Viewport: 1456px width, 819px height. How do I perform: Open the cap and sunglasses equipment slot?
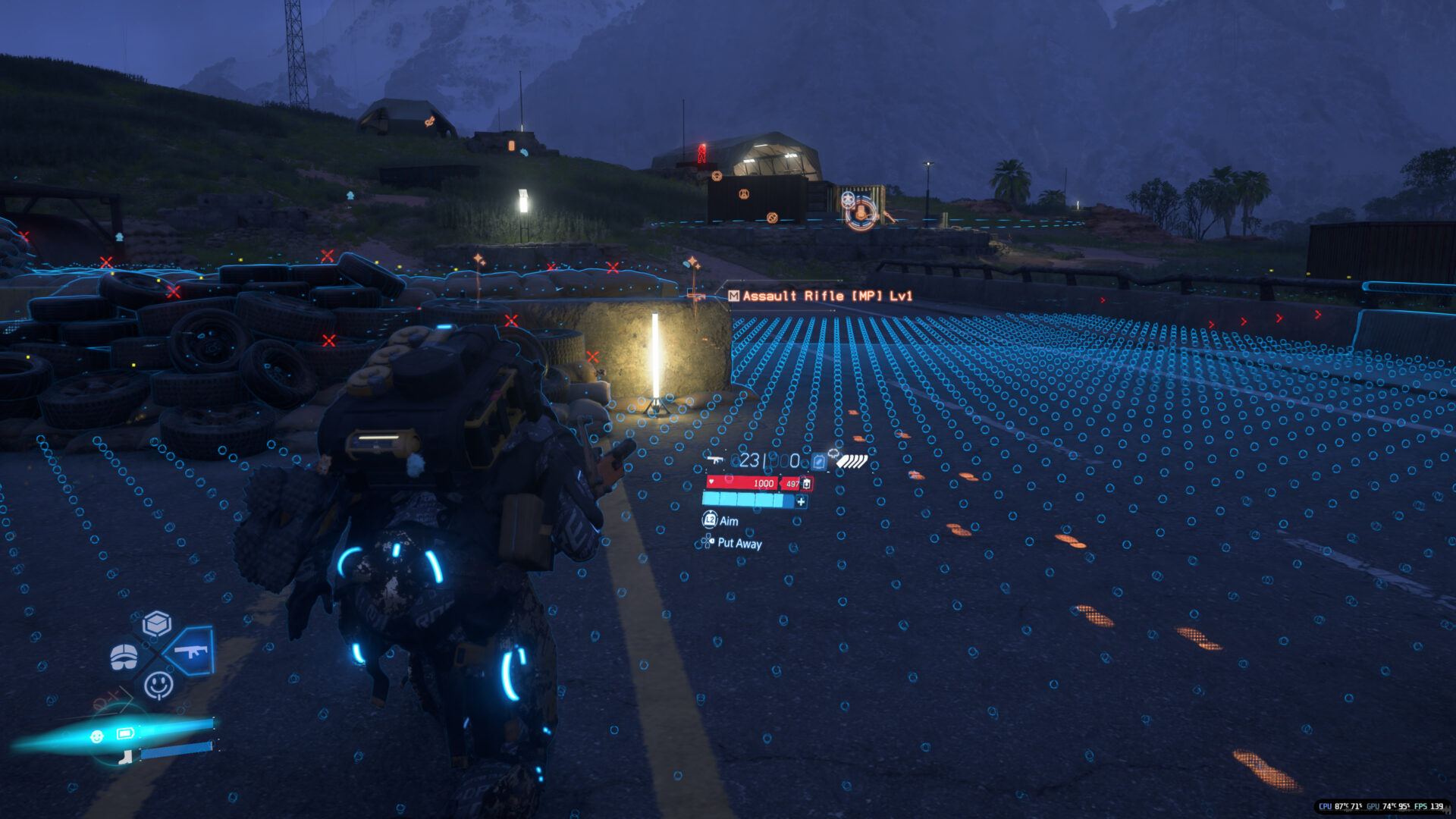[124, 657]
